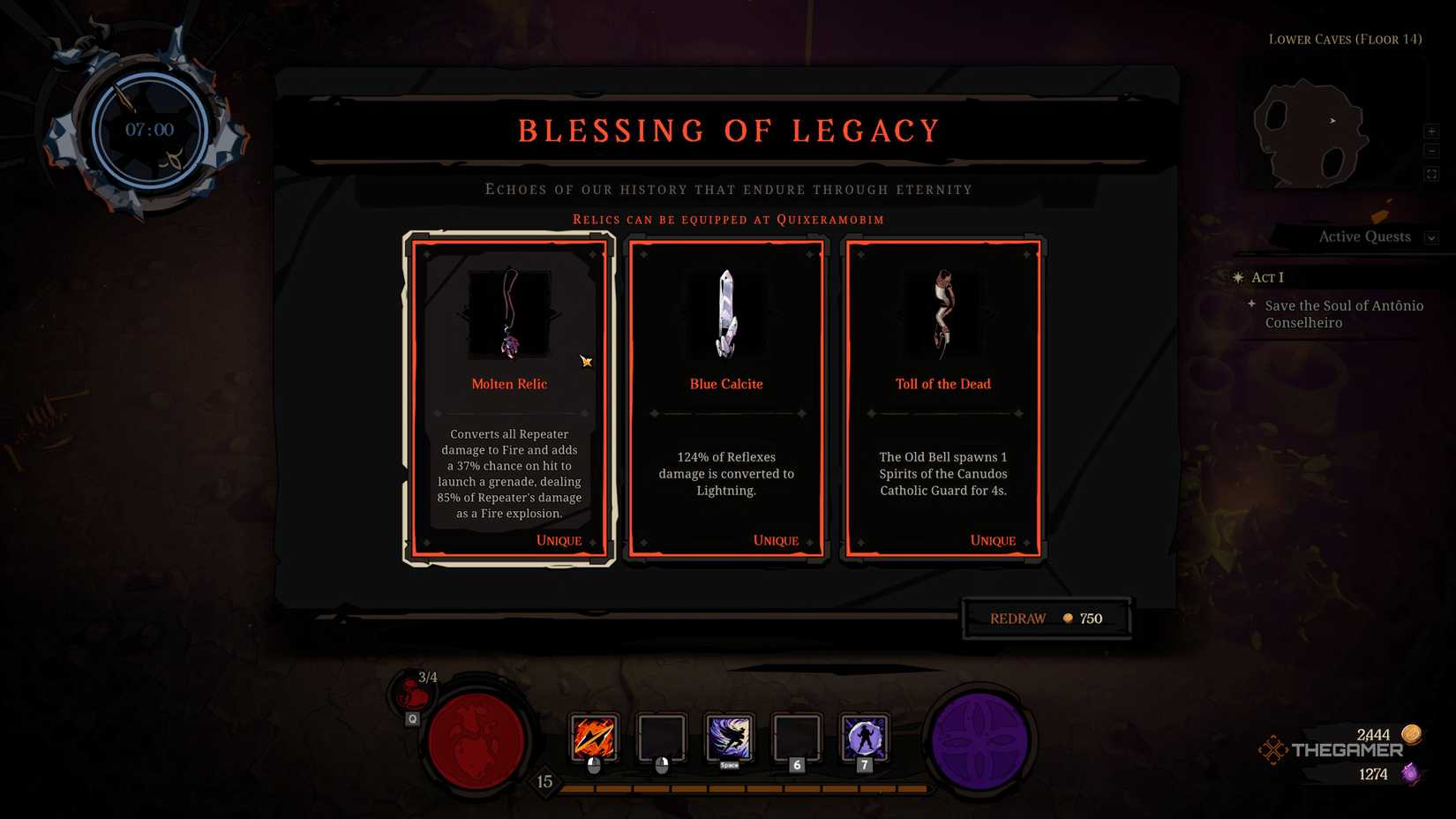Select the Save the Soul of Antônio Conselheiro quest
This screenshot has height=819, width=1456.
coord(1343,314)
